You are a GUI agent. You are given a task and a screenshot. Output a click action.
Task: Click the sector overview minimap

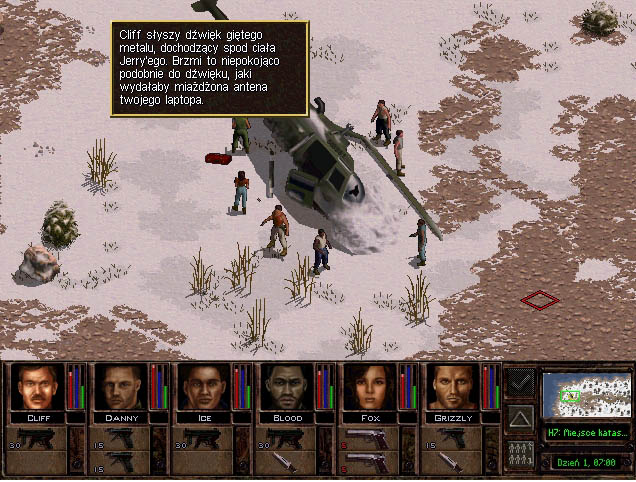point(586,394)
